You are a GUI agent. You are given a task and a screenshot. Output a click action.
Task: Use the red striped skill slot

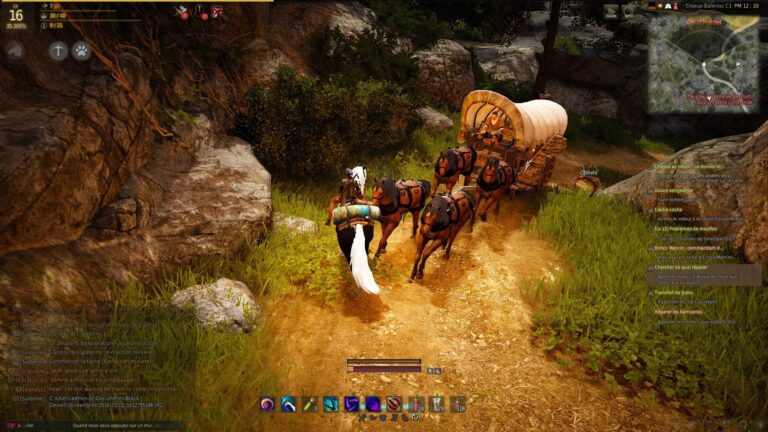394,404
